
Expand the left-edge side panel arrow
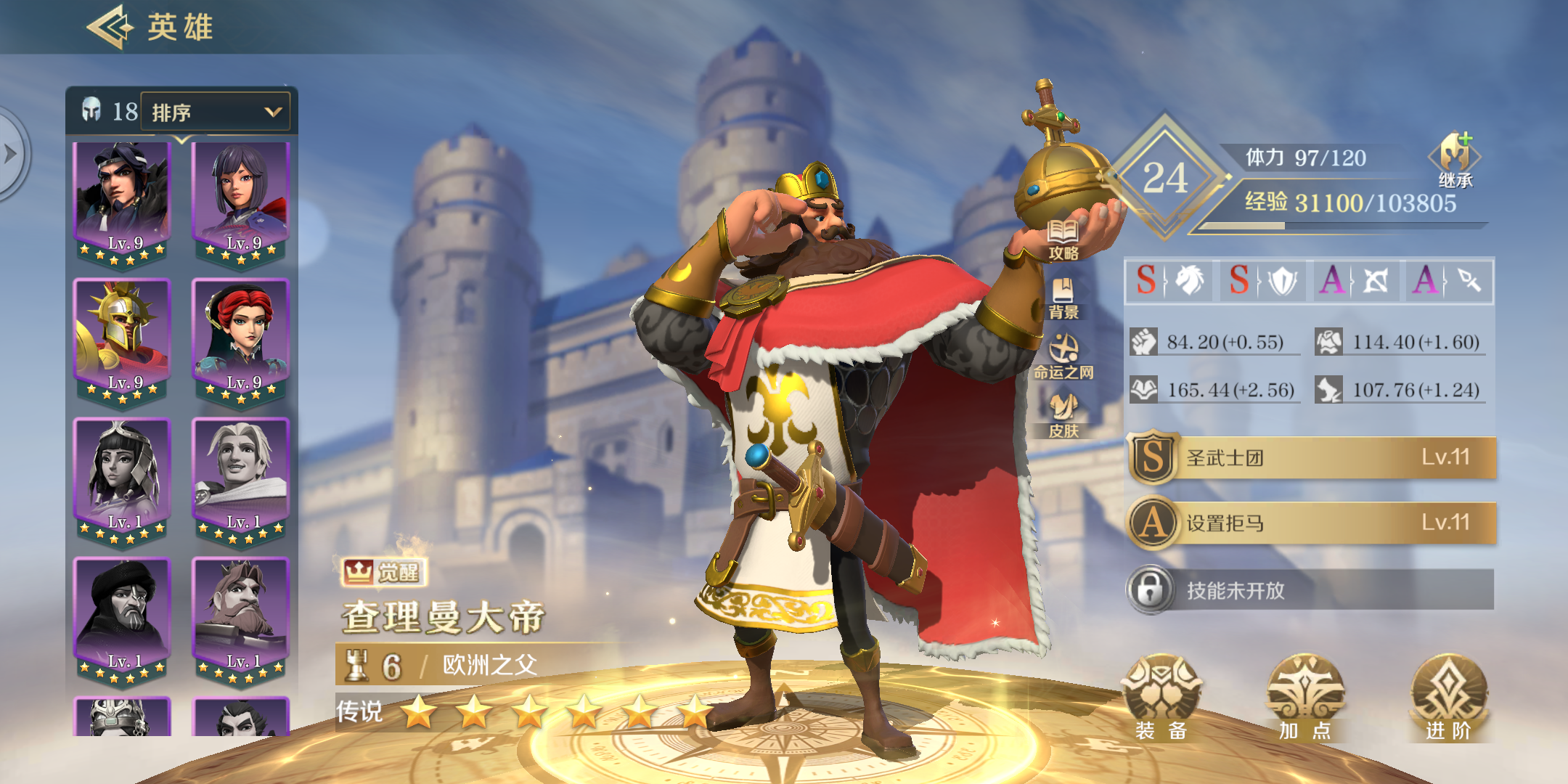click(x=10, y=154)
